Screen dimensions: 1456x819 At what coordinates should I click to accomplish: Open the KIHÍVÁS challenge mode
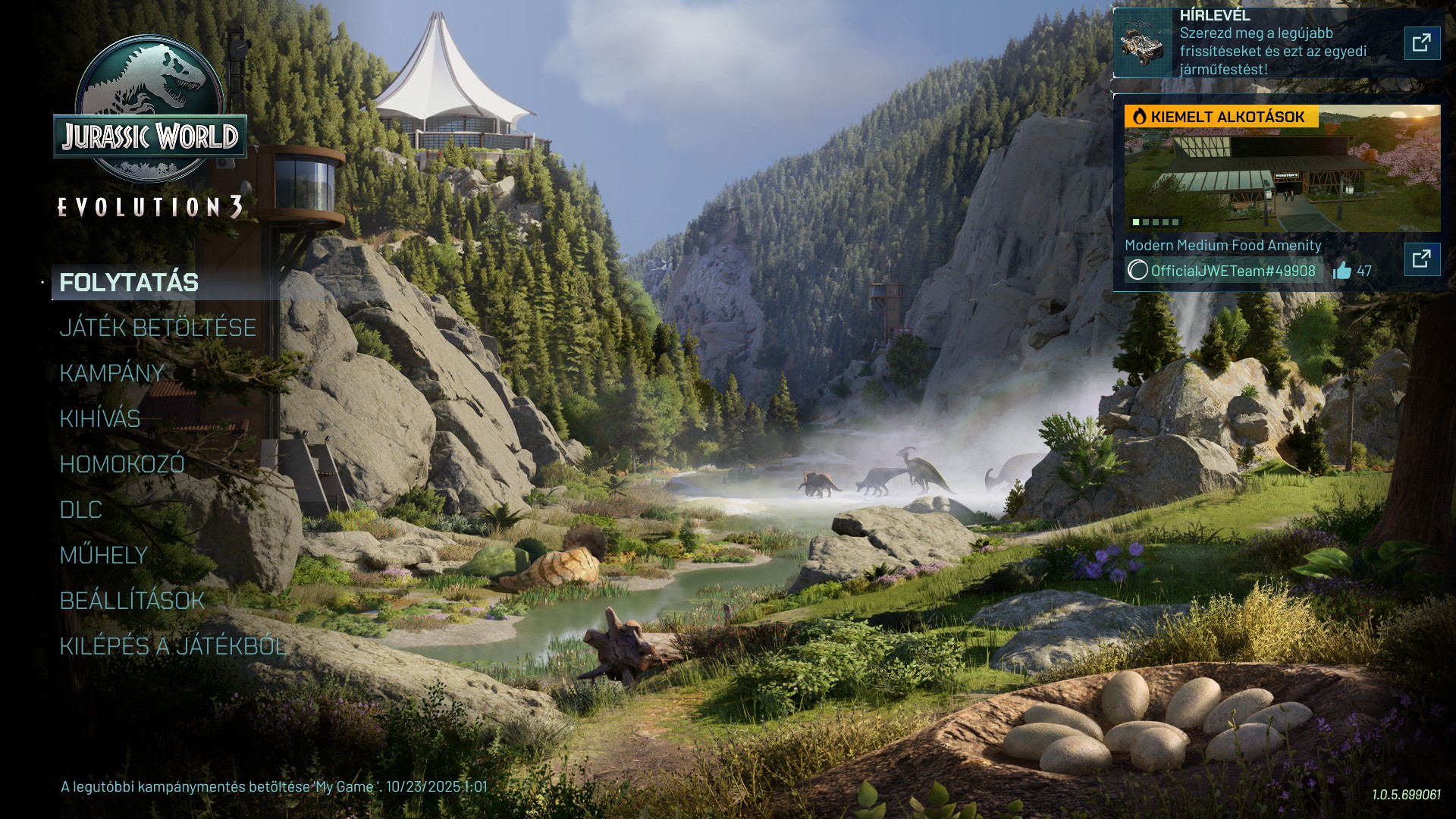(100, 419)
